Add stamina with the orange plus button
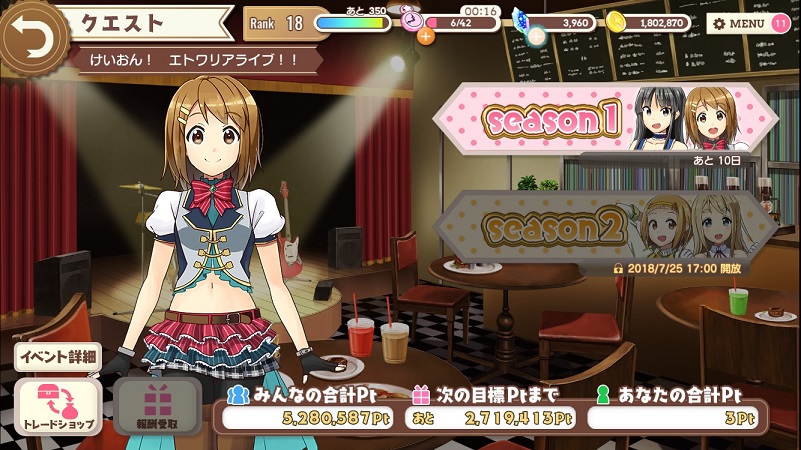The height and width of the screenshot is (450, 801). click(x=426, y=37)
